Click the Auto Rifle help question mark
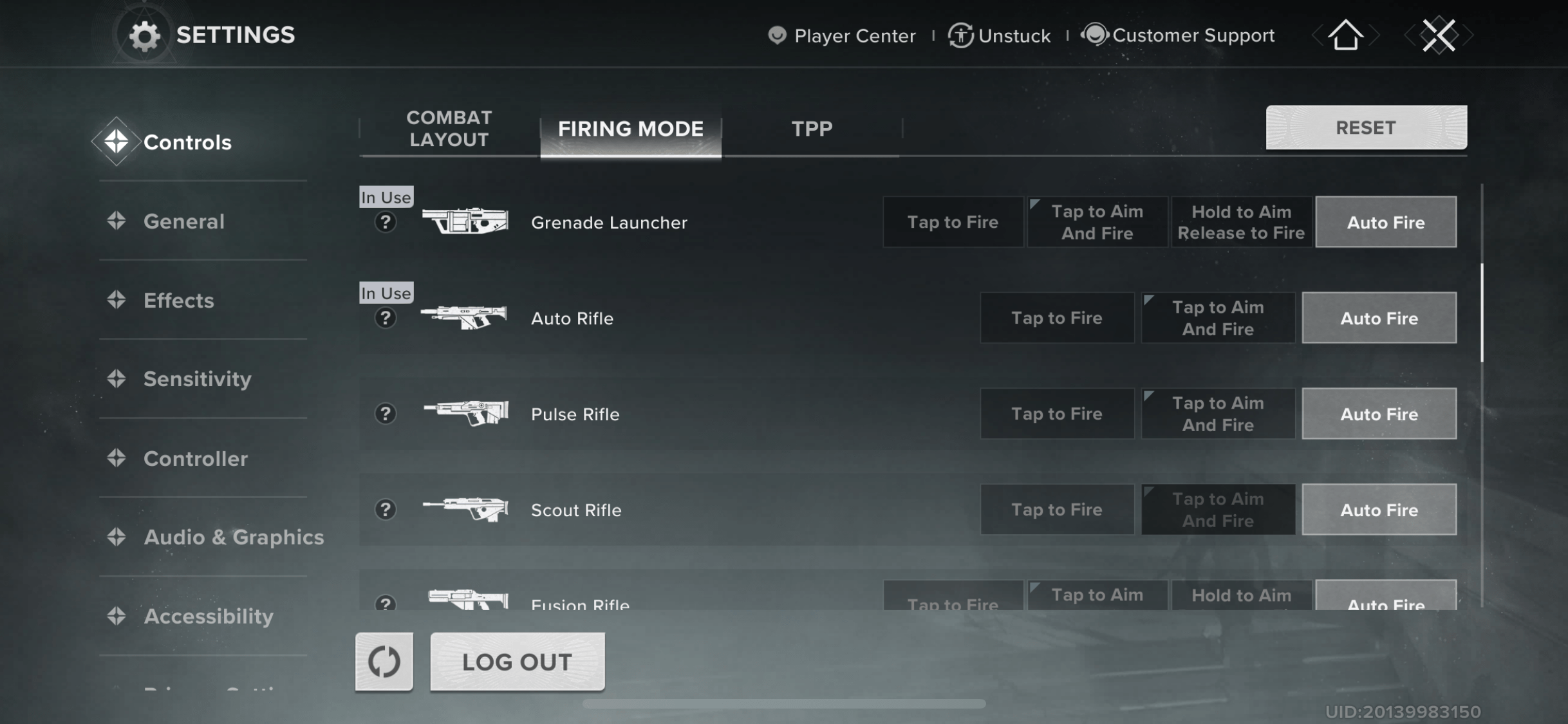Viewport: 1568px width, 724px height. 385,318
